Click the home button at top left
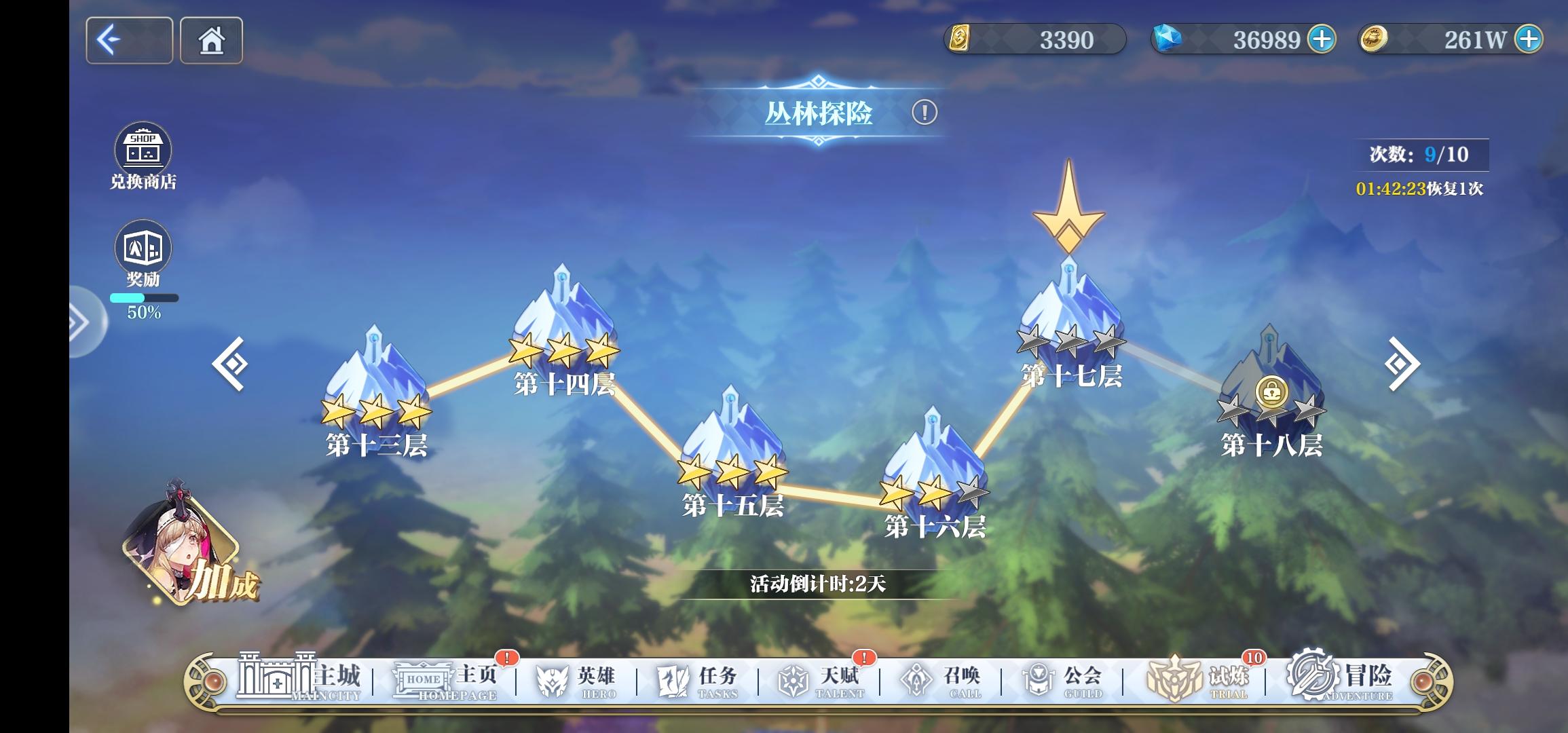This screenshot has width=1568, height=733. [x=210, y=40]
